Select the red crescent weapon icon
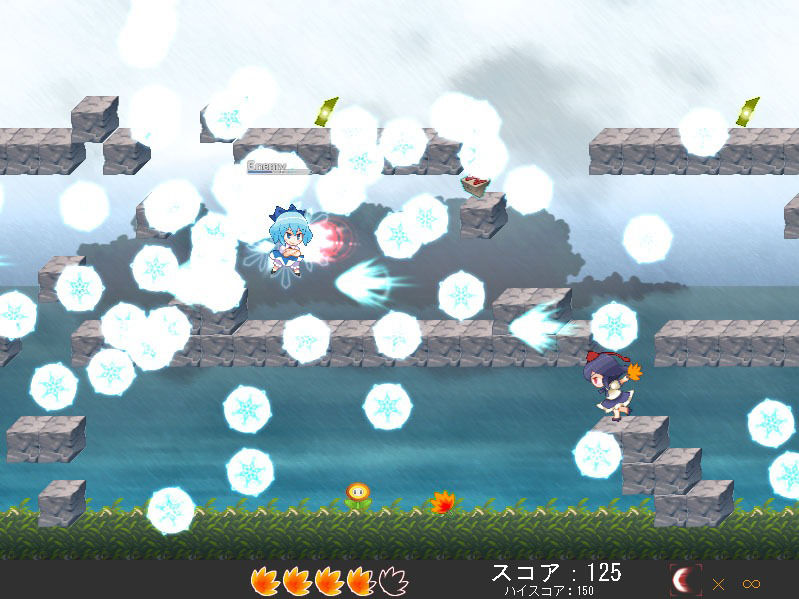Viewport: 799px width, 599px height. point(685,581)
